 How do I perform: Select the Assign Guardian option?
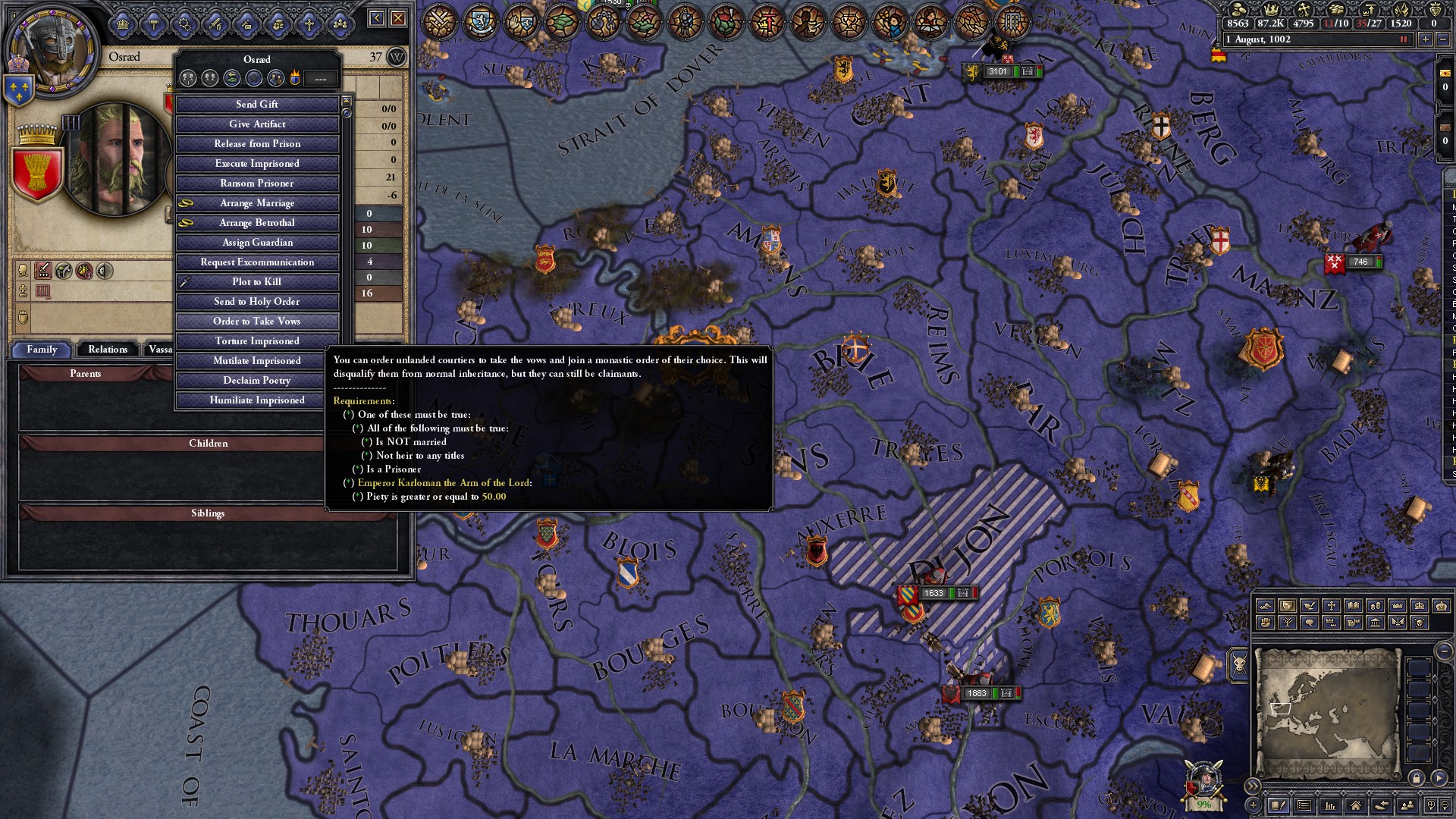coord(257,243)
